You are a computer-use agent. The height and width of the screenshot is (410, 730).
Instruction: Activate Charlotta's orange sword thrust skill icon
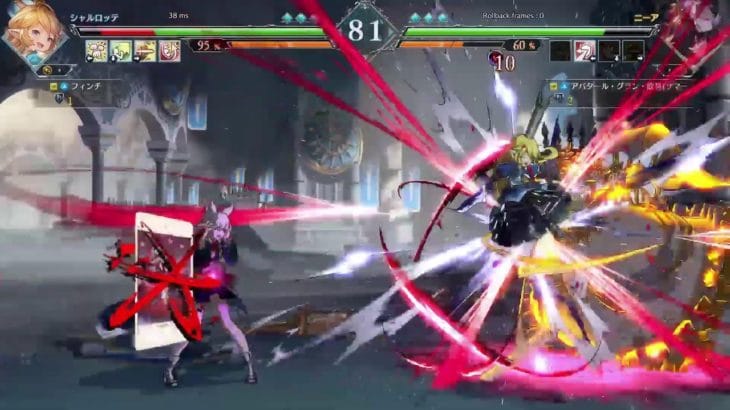[x=146, y=51]
